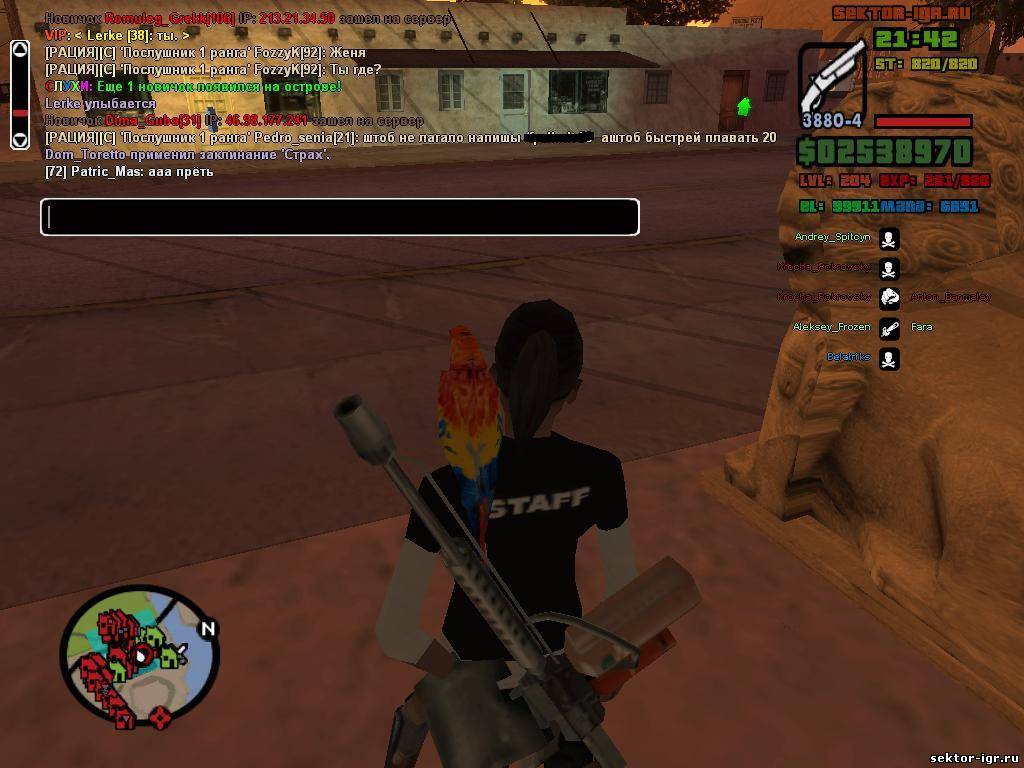Open the circular radar minimap
Screen dimensions: 1024x768
pos(139,657)
